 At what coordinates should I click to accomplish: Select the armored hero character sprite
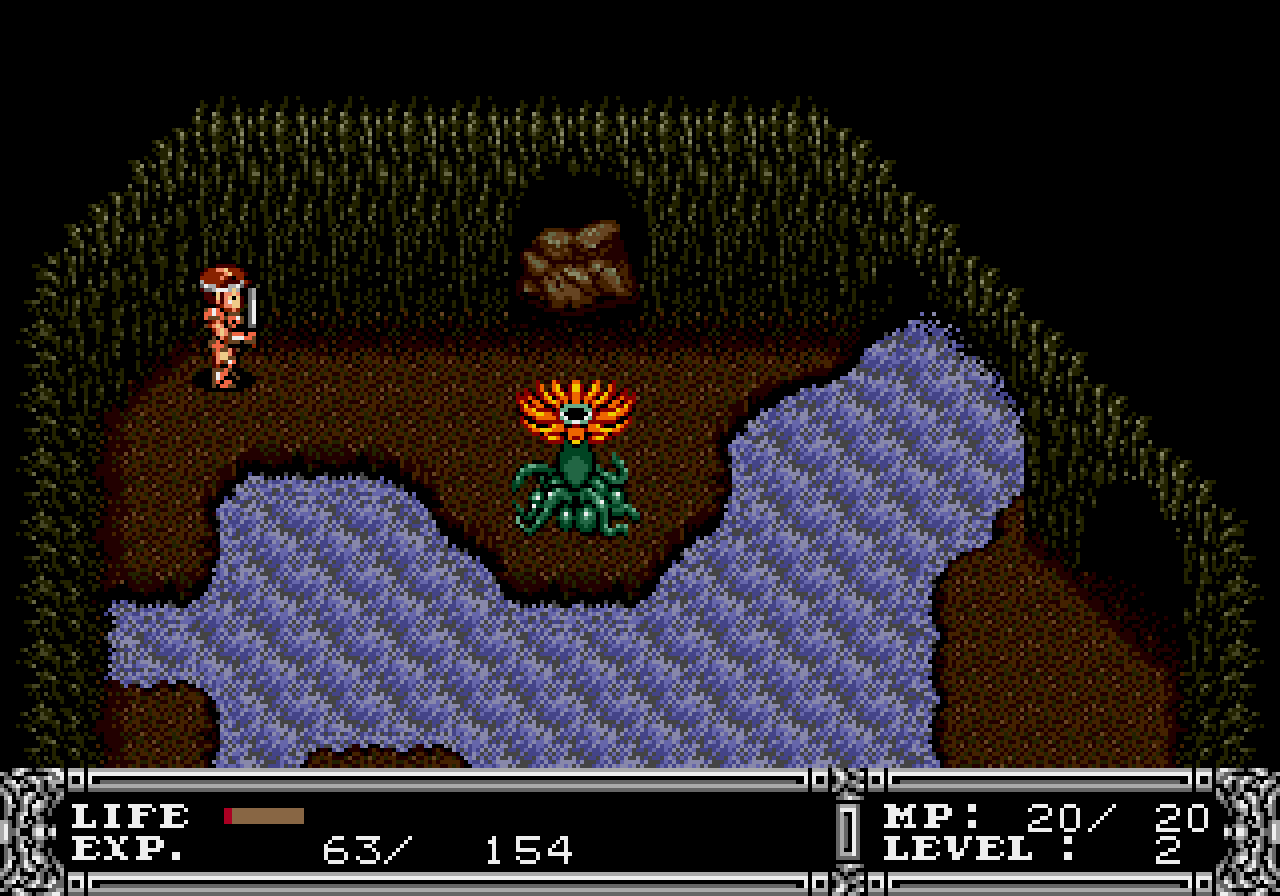(x=224, y=320)
